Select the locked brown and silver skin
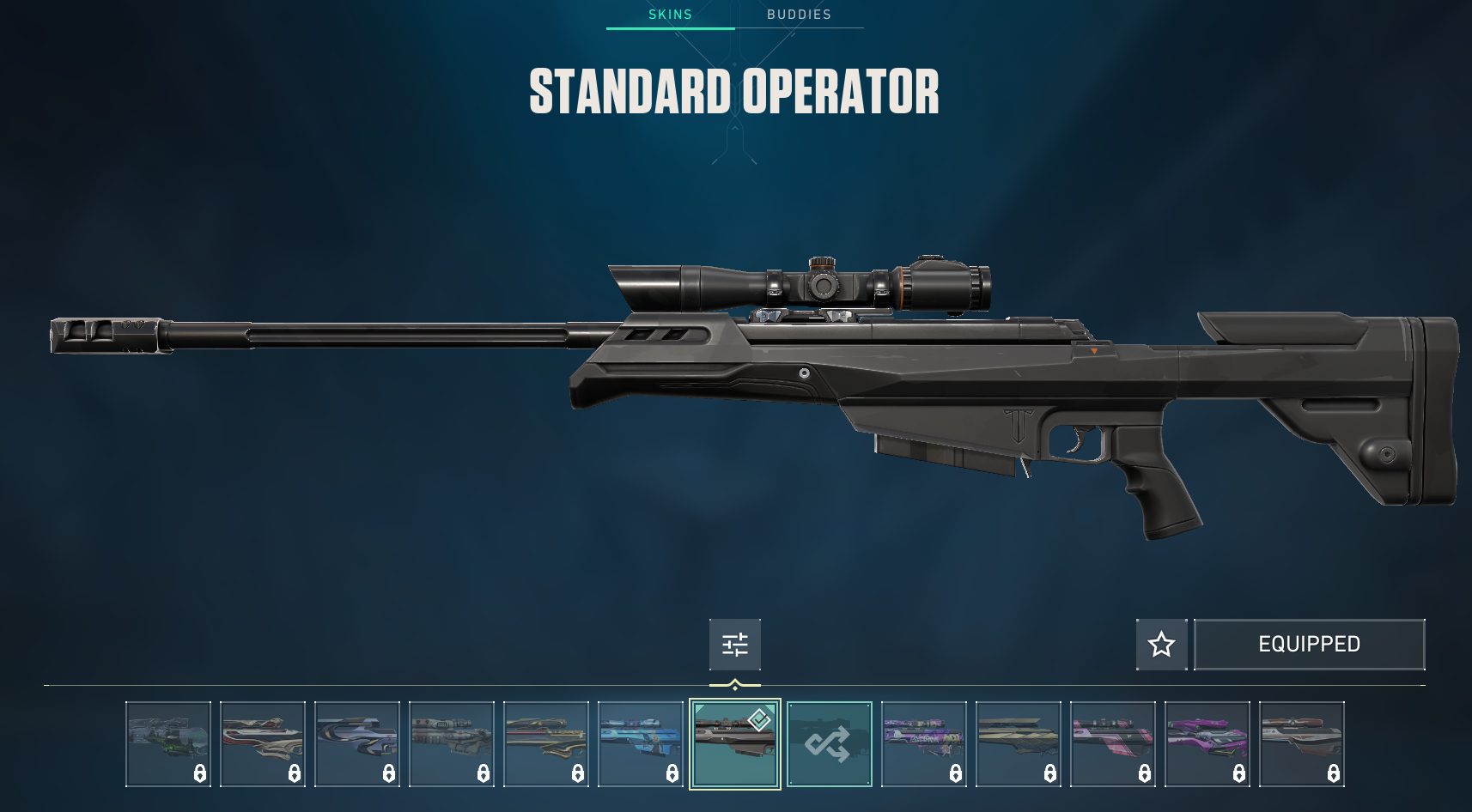The width and height of the screenshot is (1472, 812). pyautogui.click(x=1302, y=743)
